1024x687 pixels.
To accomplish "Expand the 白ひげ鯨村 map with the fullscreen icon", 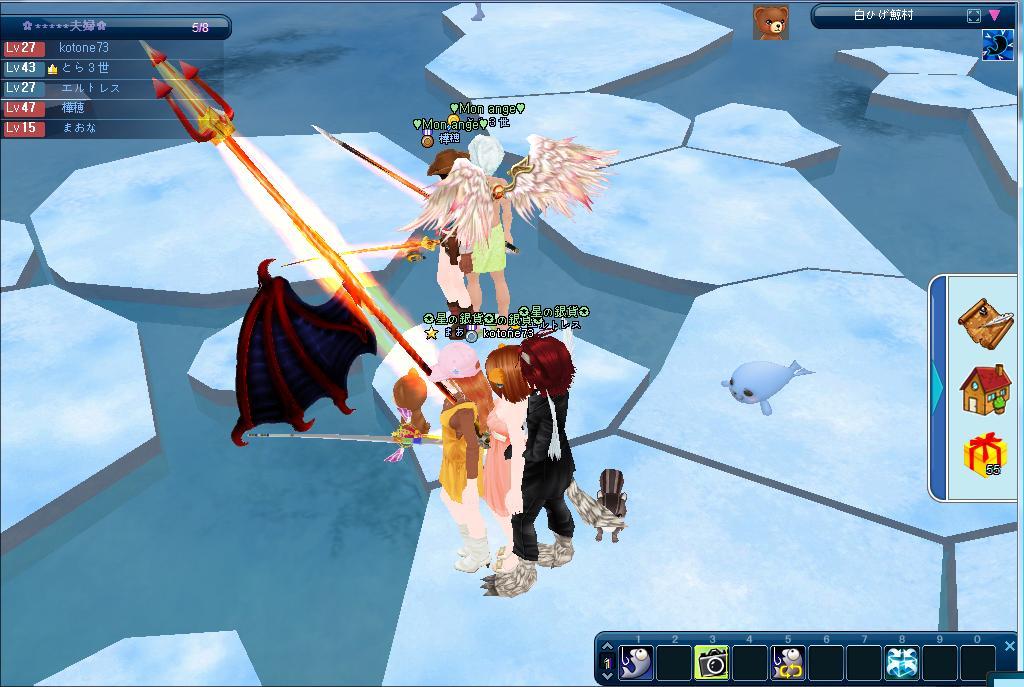I will (973, 16).
